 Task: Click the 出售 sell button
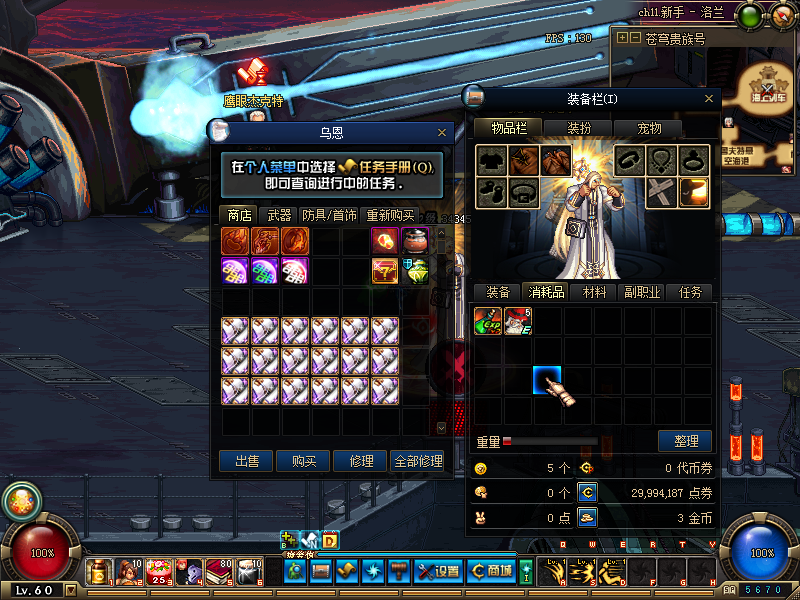point(247,461)
